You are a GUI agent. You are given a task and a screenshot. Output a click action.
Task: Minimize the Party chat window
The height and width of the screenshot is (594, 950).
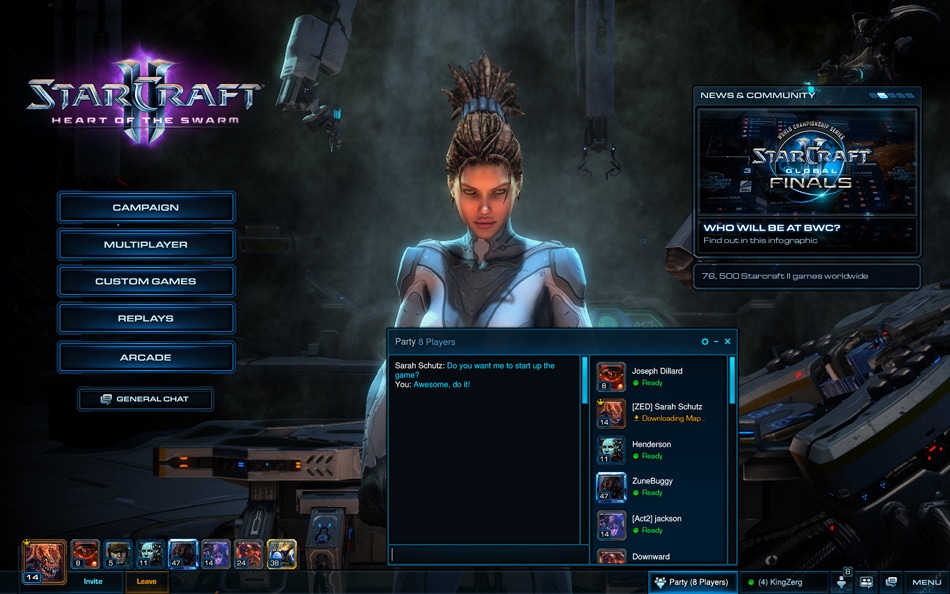(x=716, y=342)
